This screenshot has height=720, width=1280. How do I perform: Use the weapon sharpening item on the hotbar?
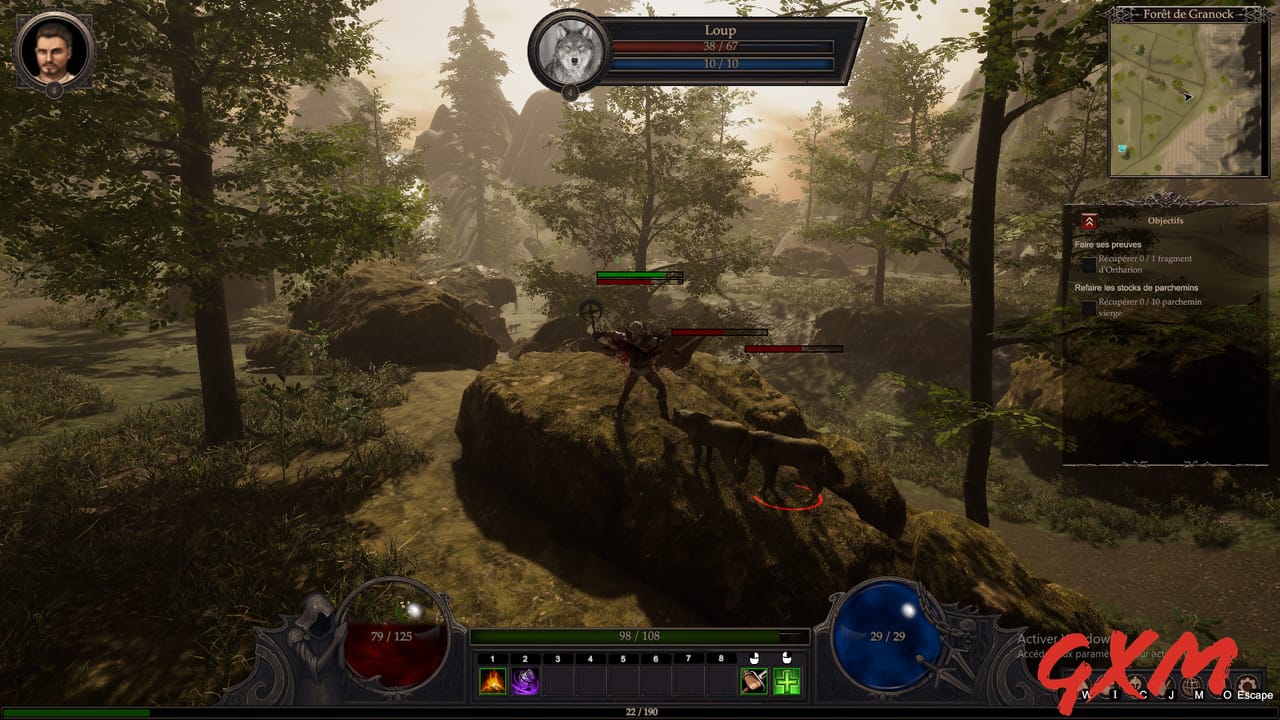coord(753,683)
